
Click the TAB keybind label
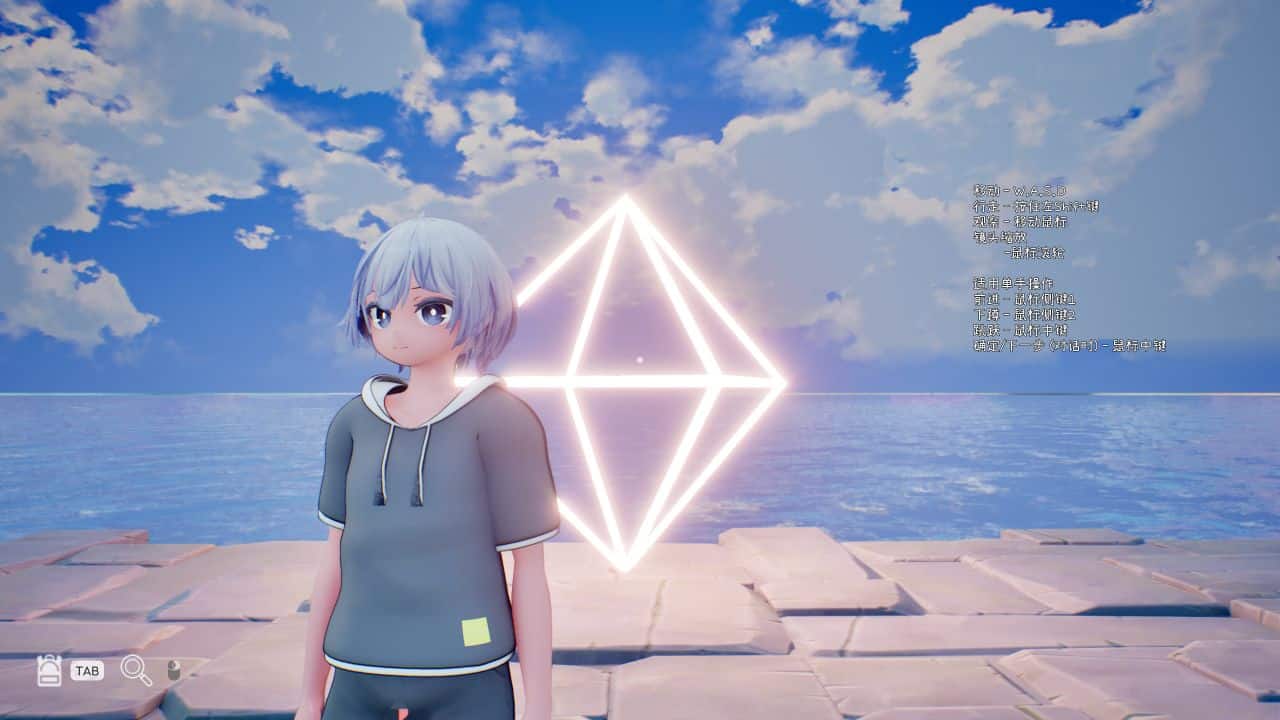87,670
